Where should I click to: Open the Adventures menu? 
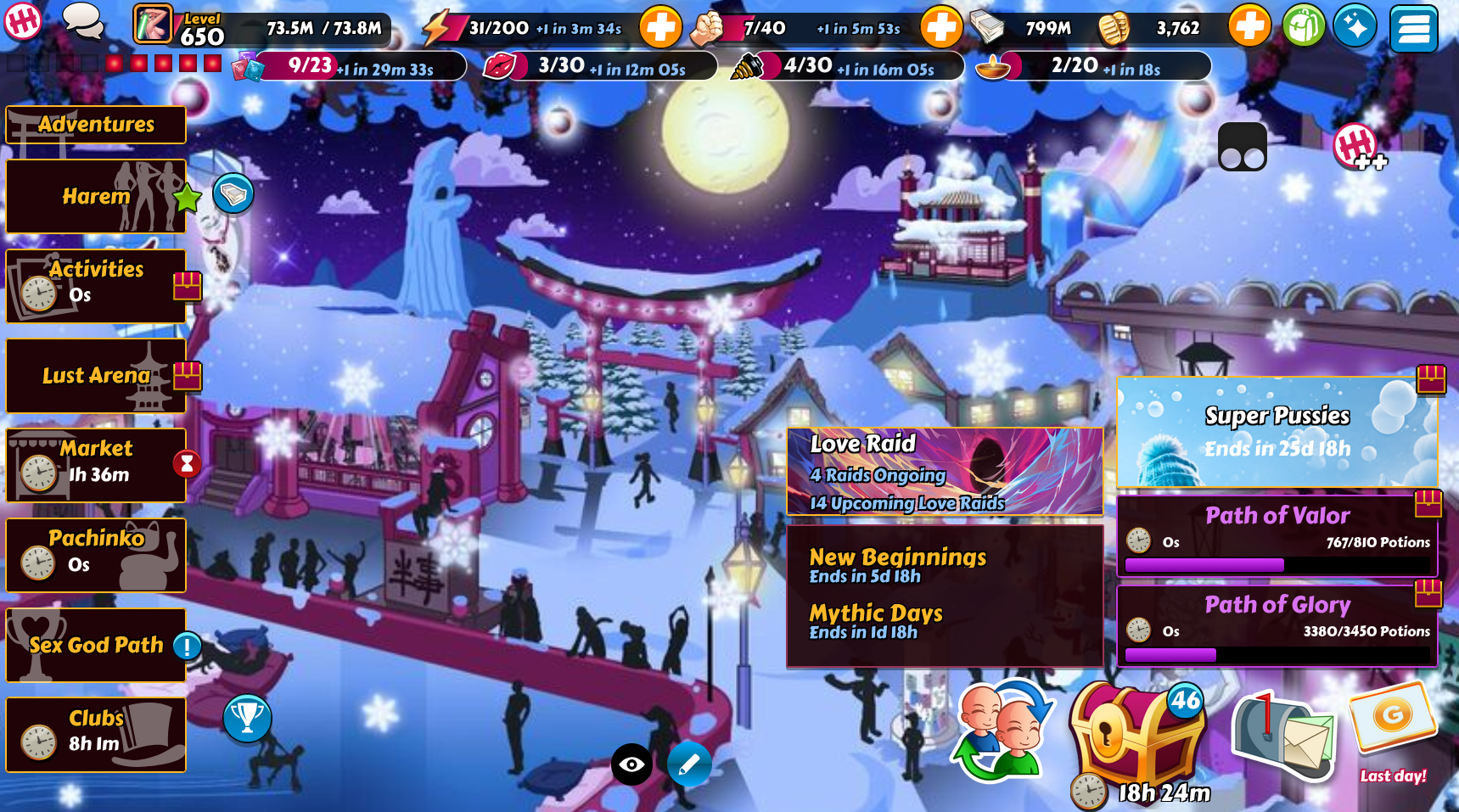[96, 125]
